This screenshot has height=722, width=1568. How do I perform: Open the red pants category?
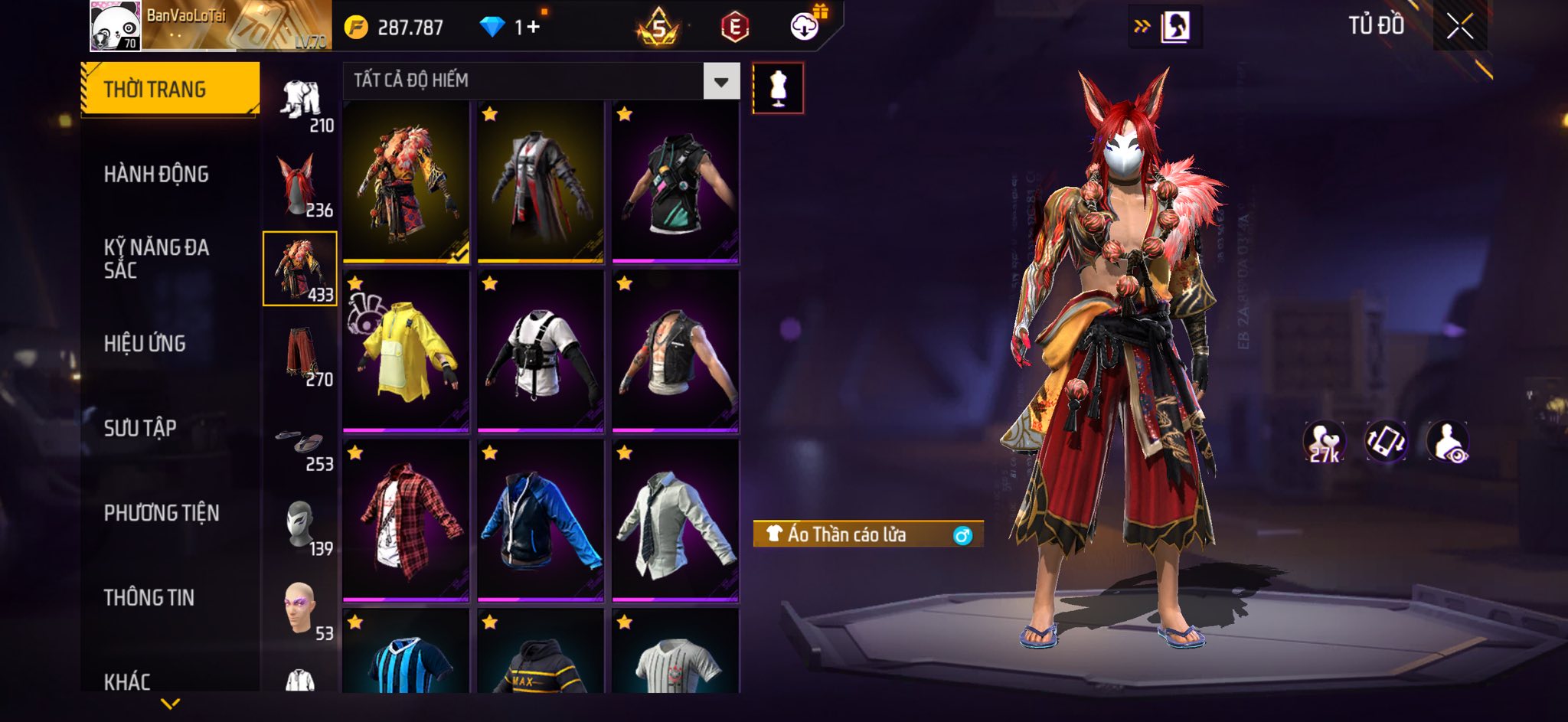[299, 355]
